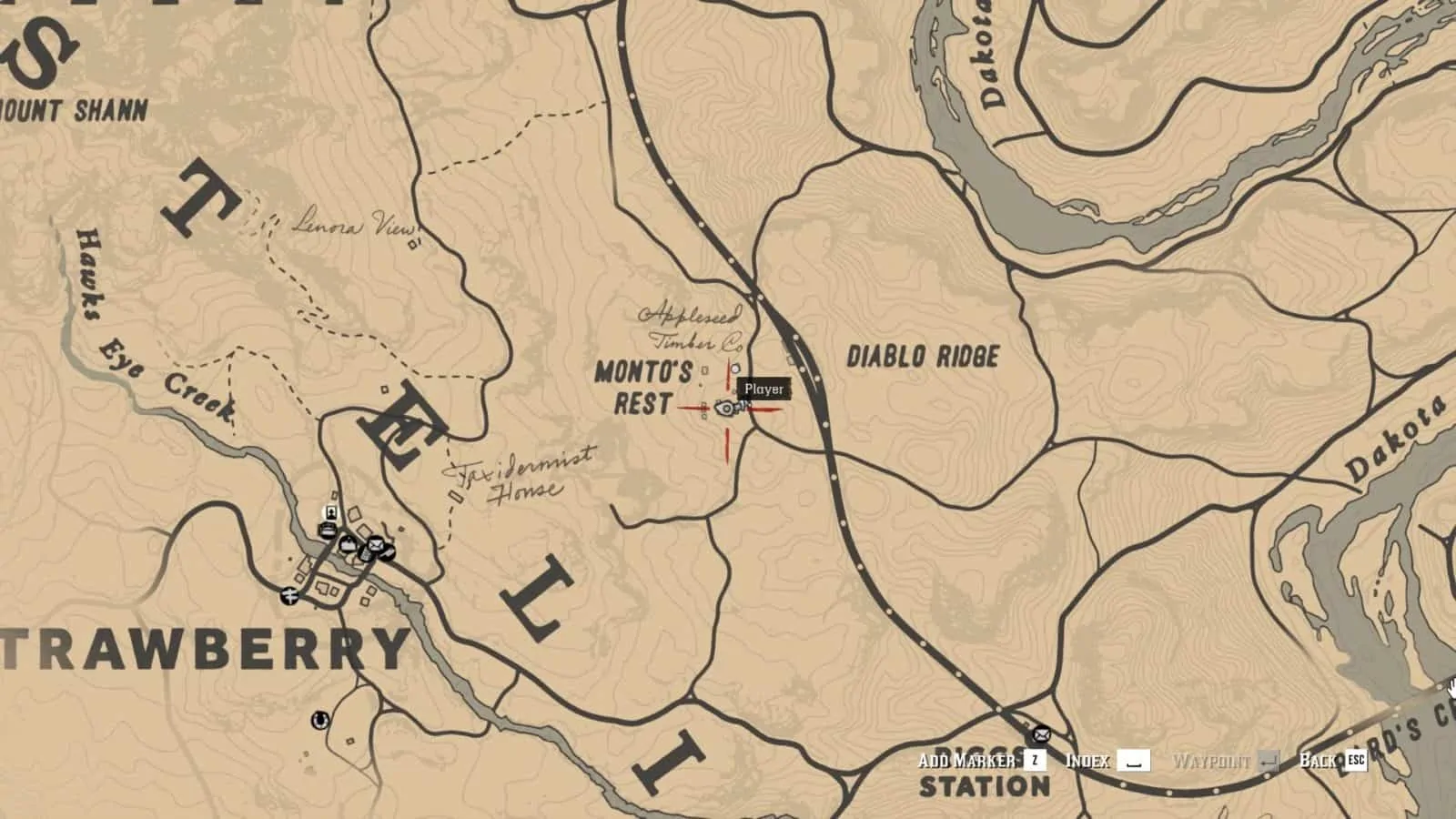Open the general store icon in Strawberry

[x=349, y=543]
